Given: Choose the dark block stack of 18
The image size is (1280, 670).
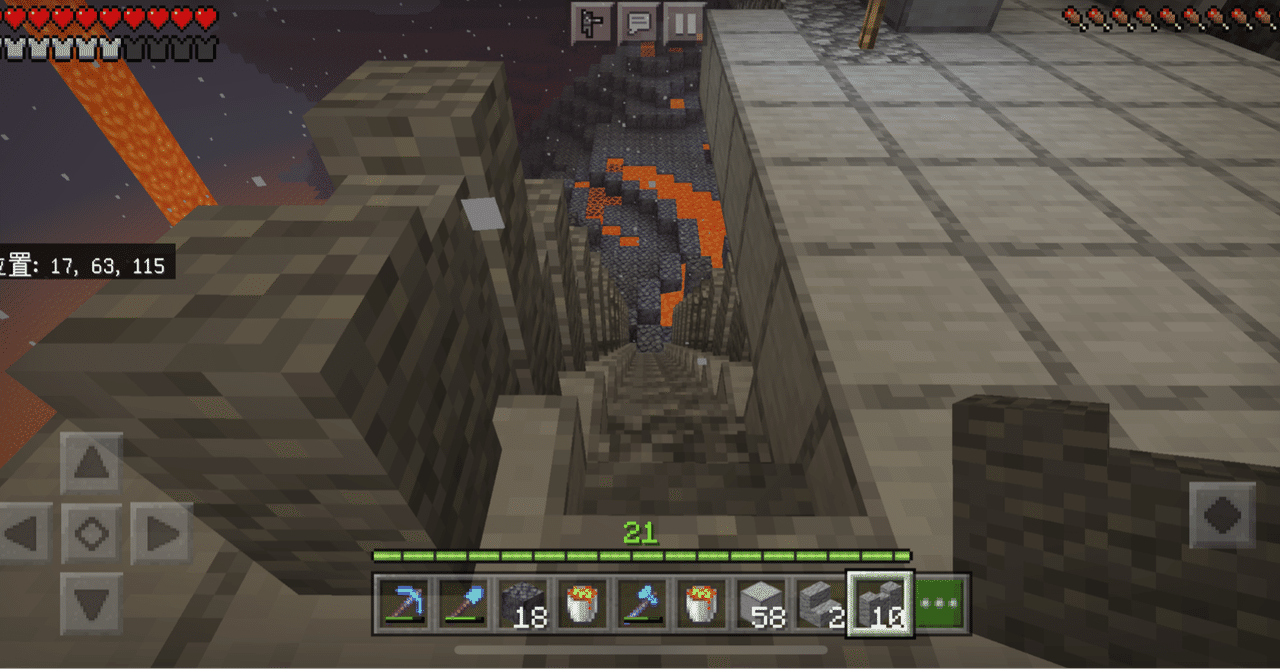Looking at the screenshot, I should click(523, 604).
